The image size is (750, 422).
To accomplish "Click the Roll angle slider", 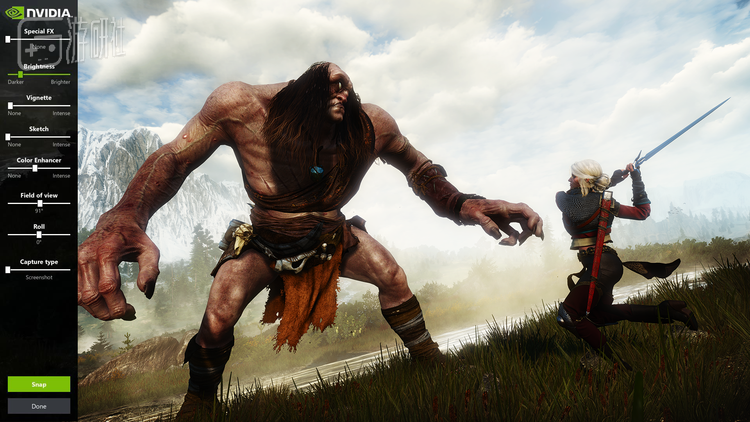I will [x=39, y=234].
